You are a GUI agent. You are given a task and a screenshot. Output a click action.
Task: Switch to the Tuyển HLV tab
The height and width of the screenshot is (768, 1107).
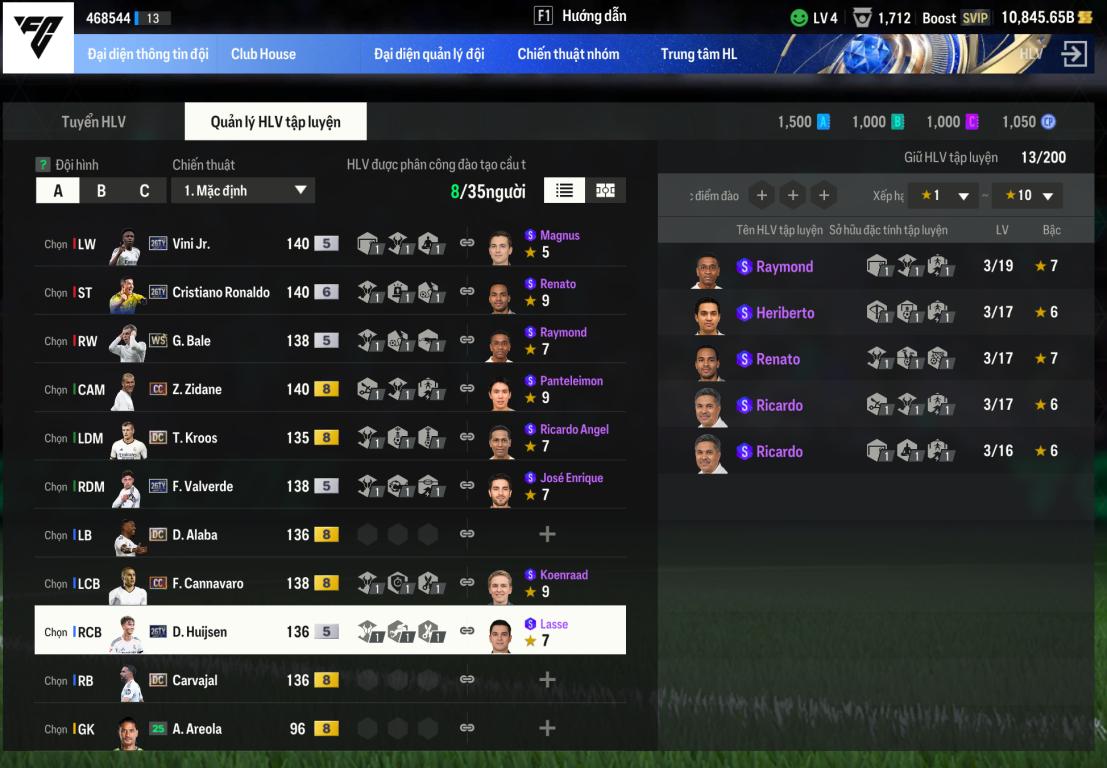tap(93, 122)
